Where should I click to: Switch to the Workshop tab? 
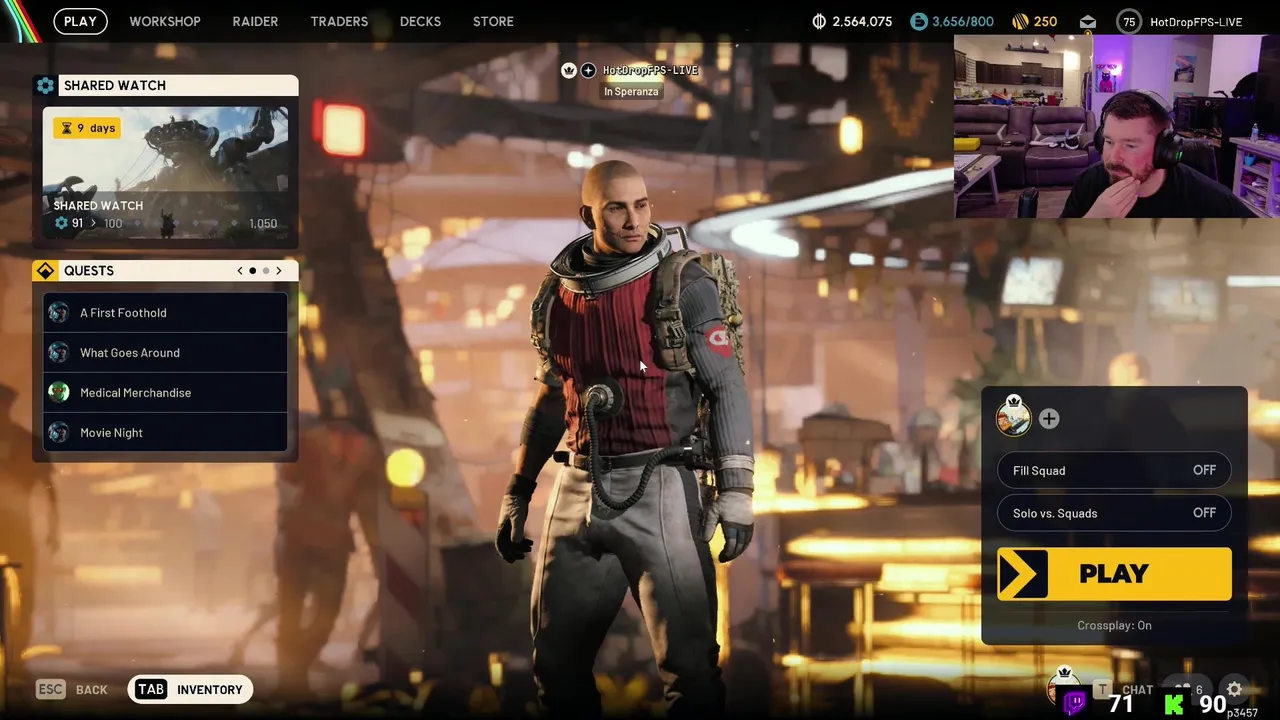165,21
